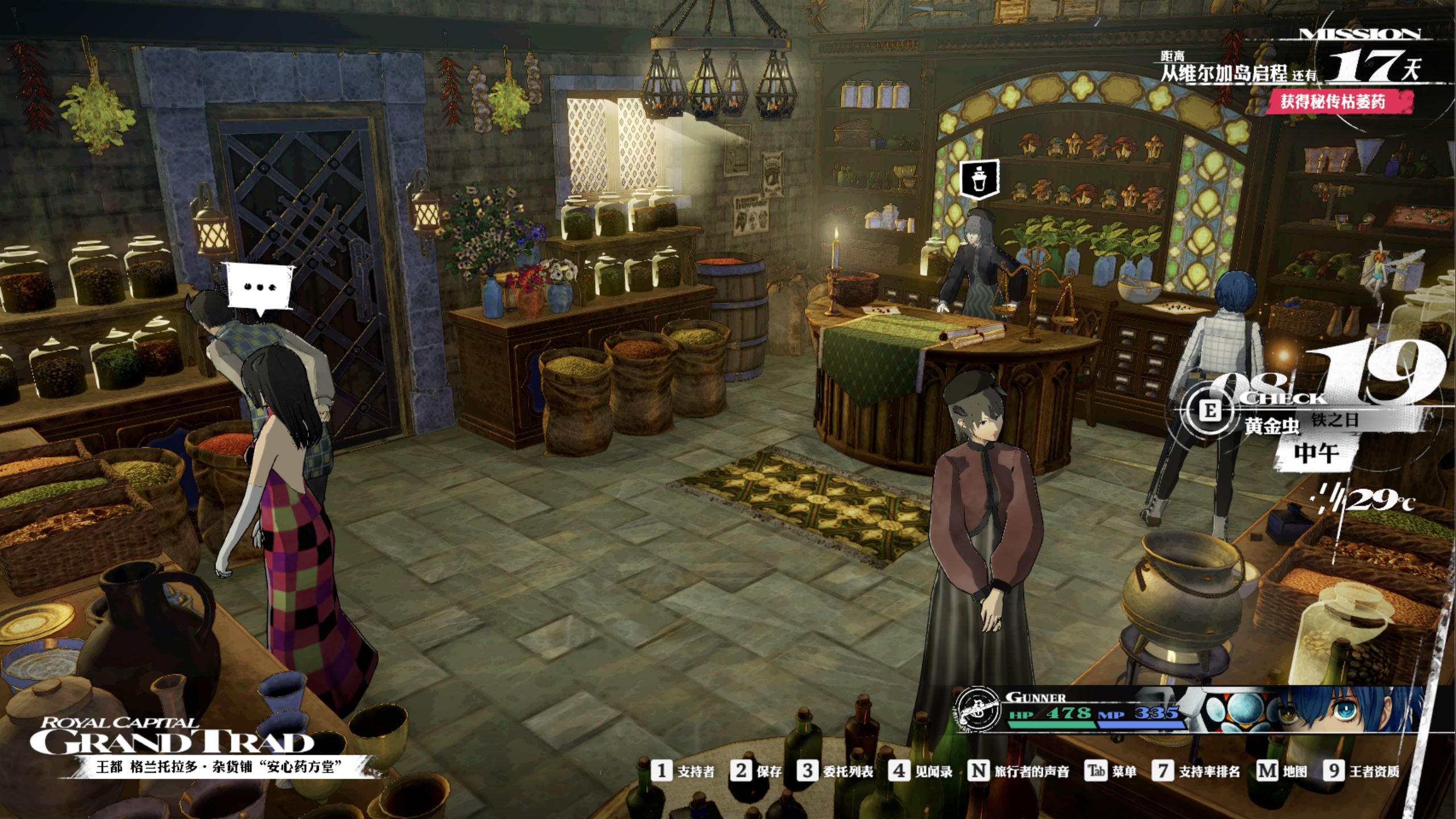Screen dimensions: 1456x819
Task: Select 保存 to save the game
Action: pos(757,771)
